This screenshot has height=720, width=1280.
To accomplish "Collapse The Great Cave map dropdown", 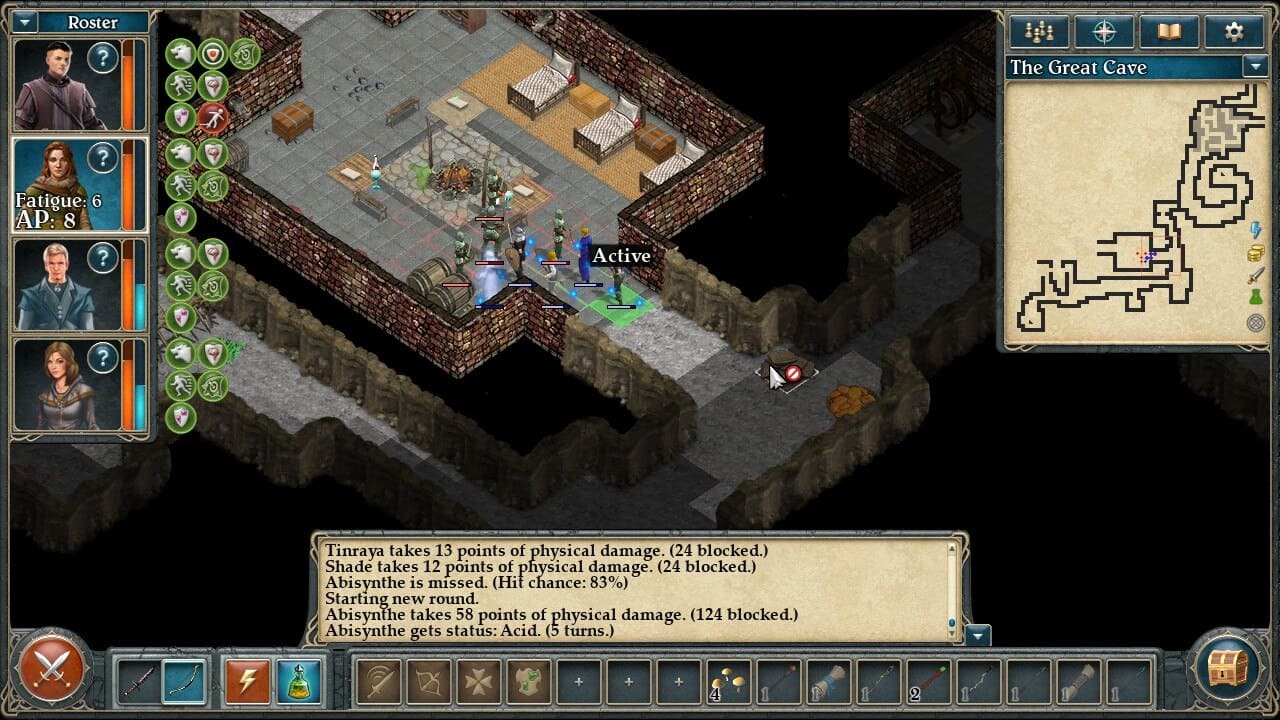I will 1255,67.
